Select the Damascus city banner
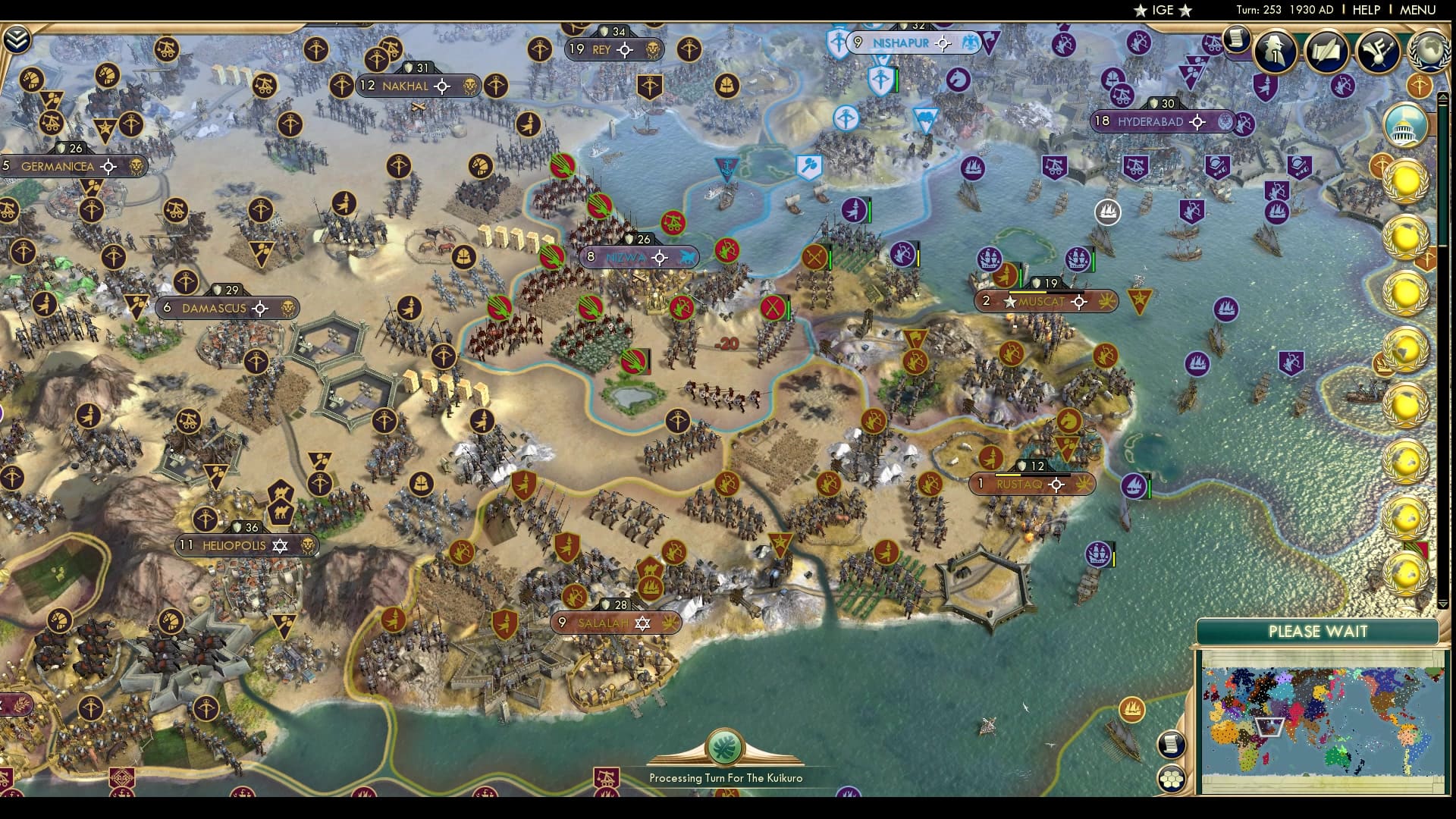1456x819 pixels. point(215,308)
